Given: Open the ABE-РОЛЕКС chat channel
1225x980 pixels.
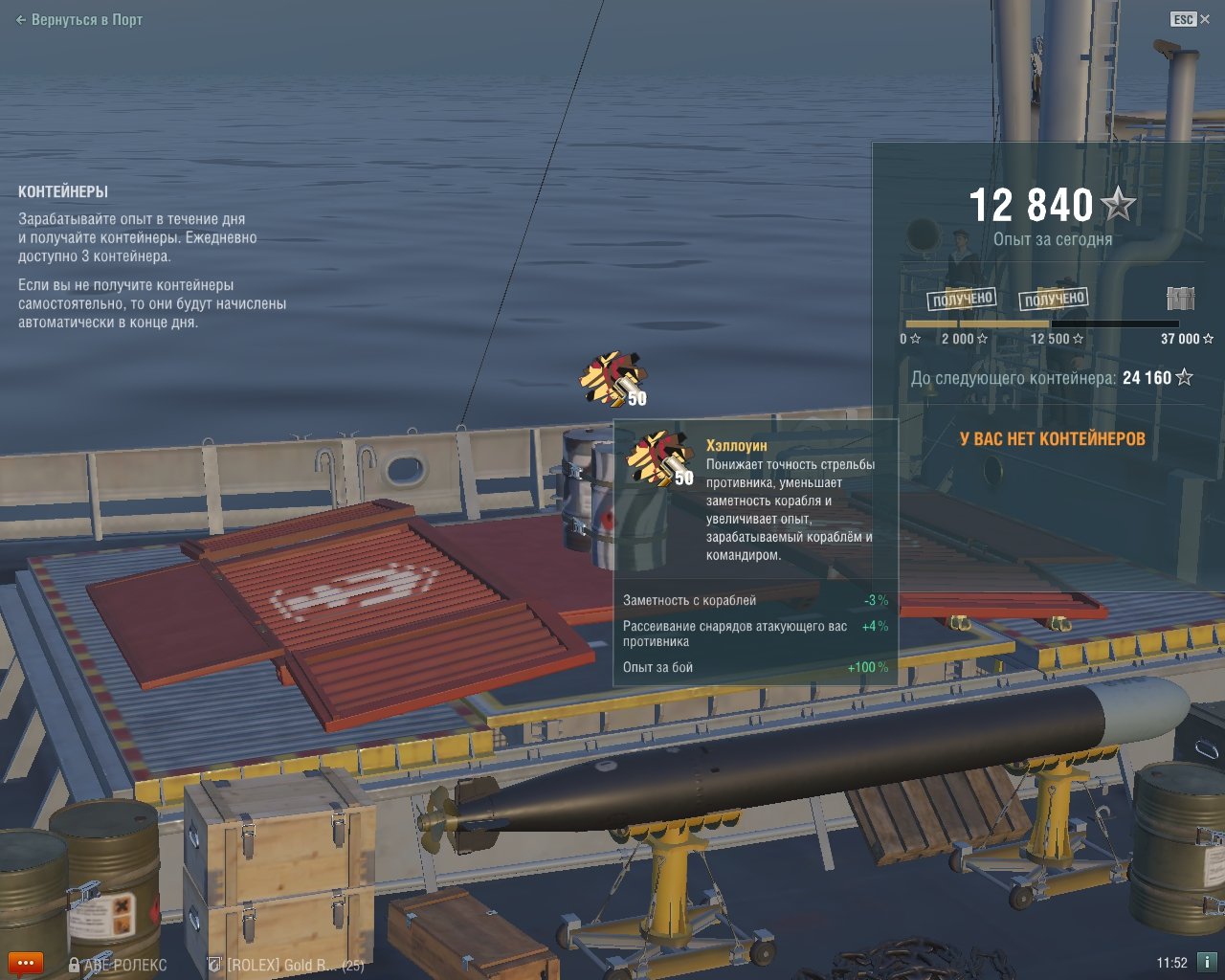Looking at the screenshot, I should [x=118, y=965].
